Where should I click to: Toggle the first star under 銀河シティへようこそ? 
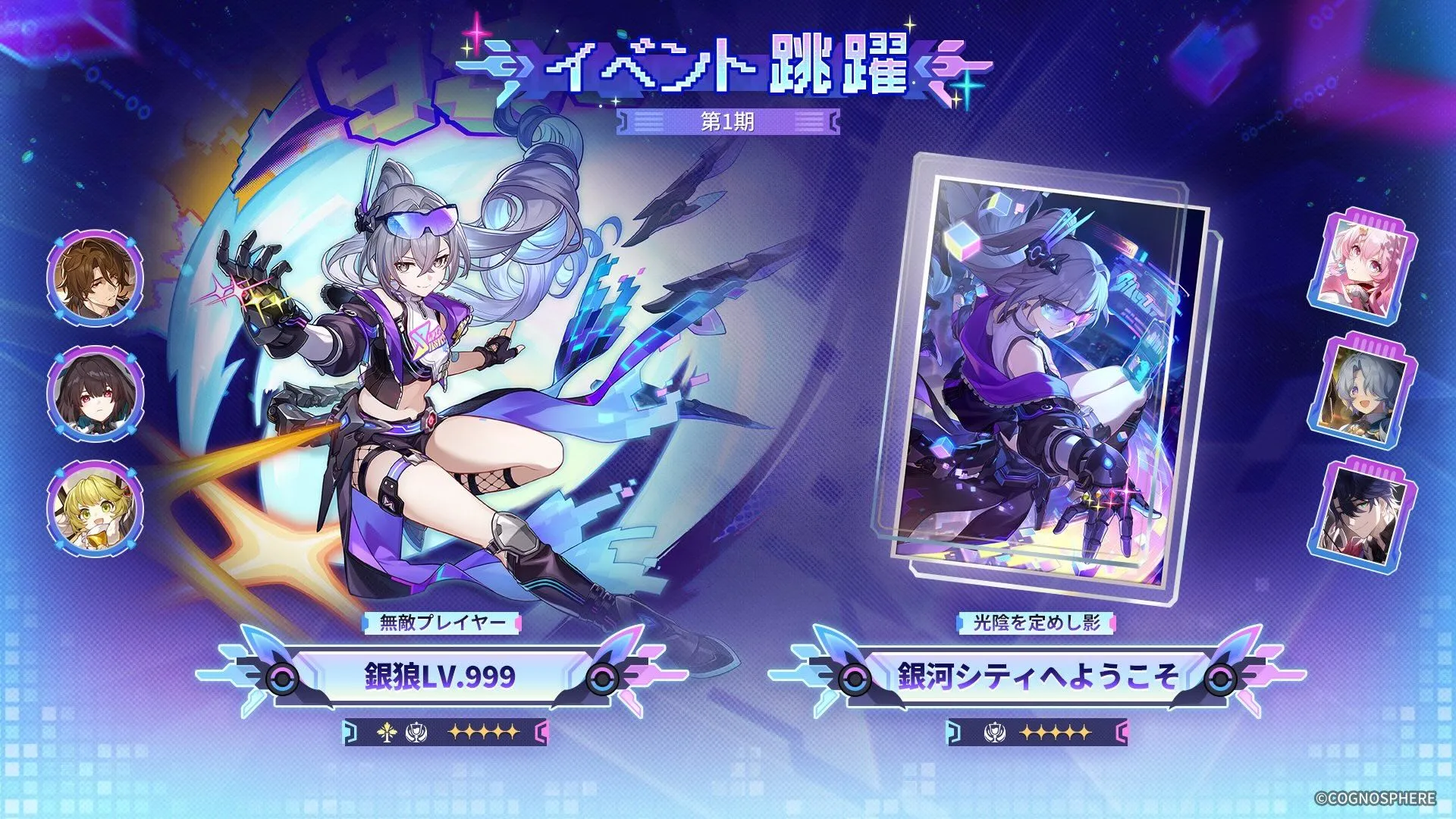point(1028,733)
